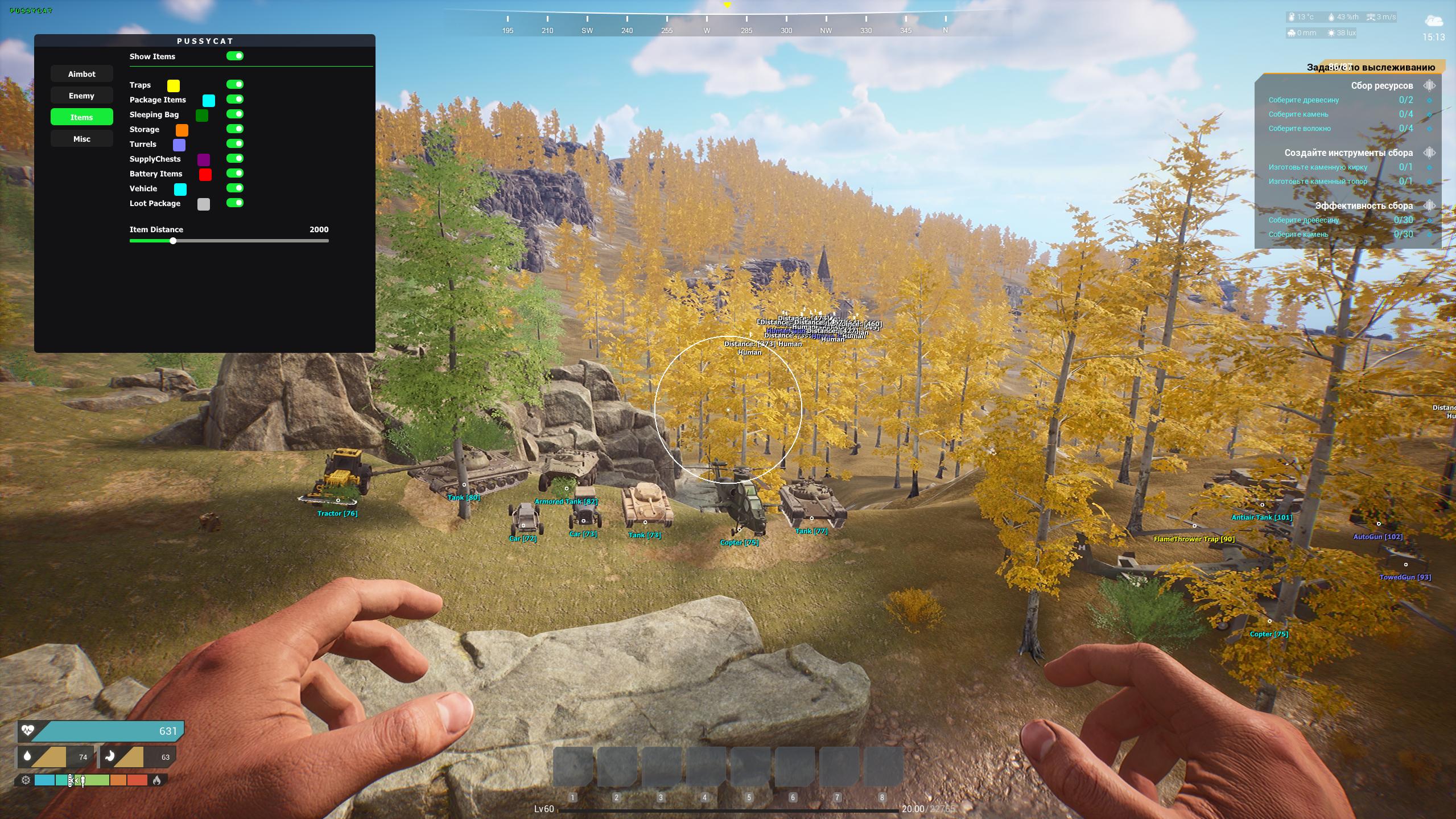The width and height of the screenshot is (1456, 819).
Task: Toggle the Show Items switch
Action: 235,56
